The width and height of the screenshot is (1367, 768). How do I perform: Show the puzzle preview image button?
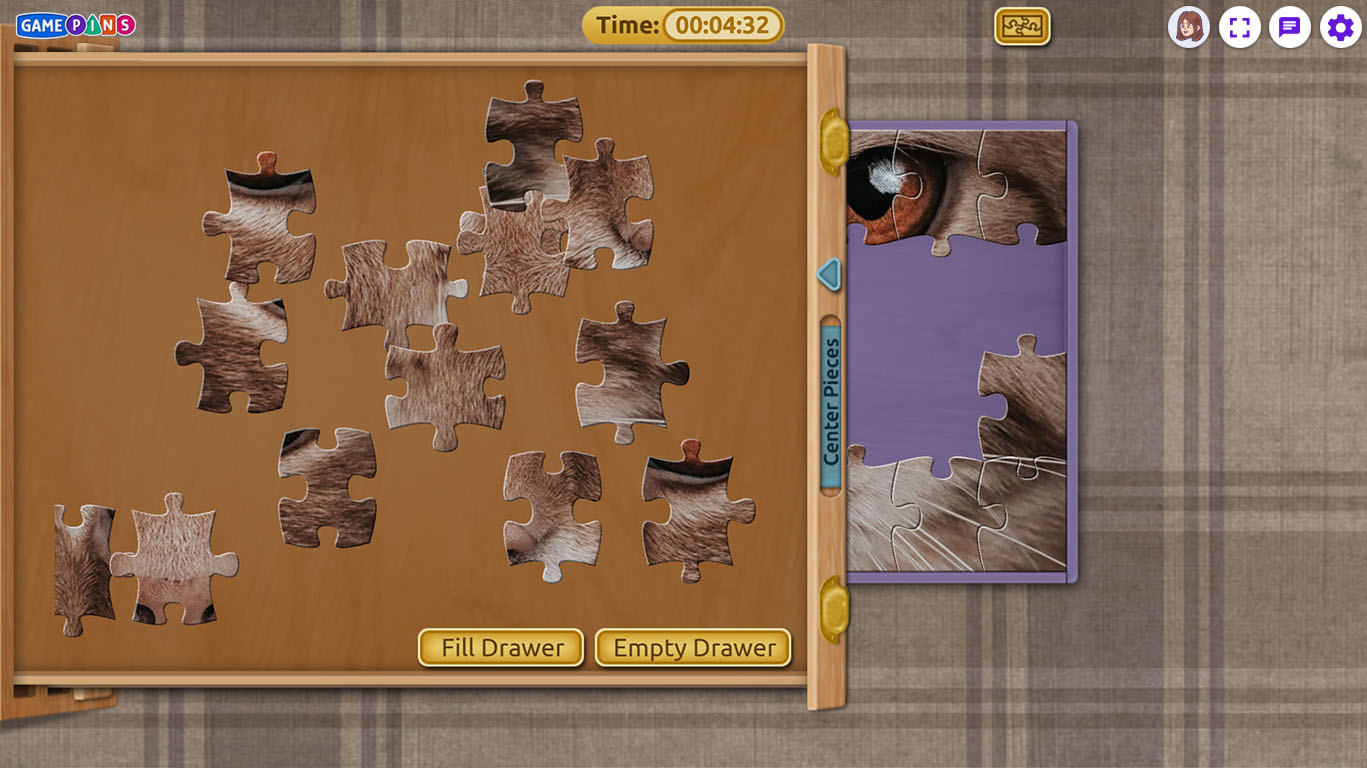(x=1022, y=27)
